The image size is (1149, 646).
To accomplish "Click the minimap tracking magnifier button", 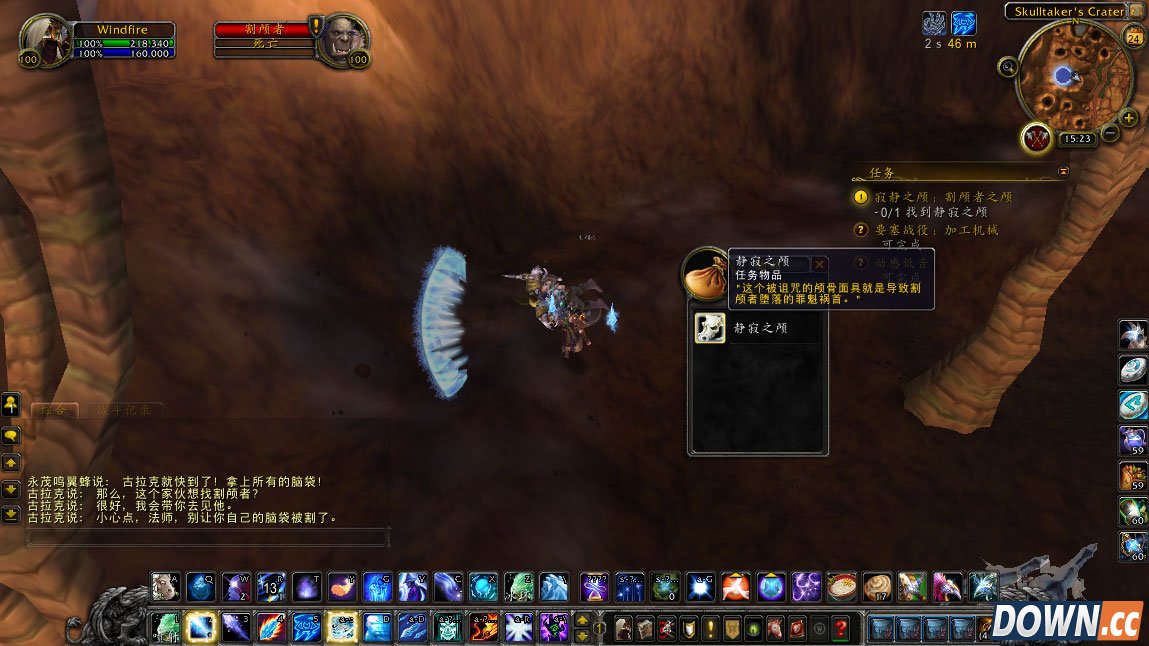I will point(1008,67).
